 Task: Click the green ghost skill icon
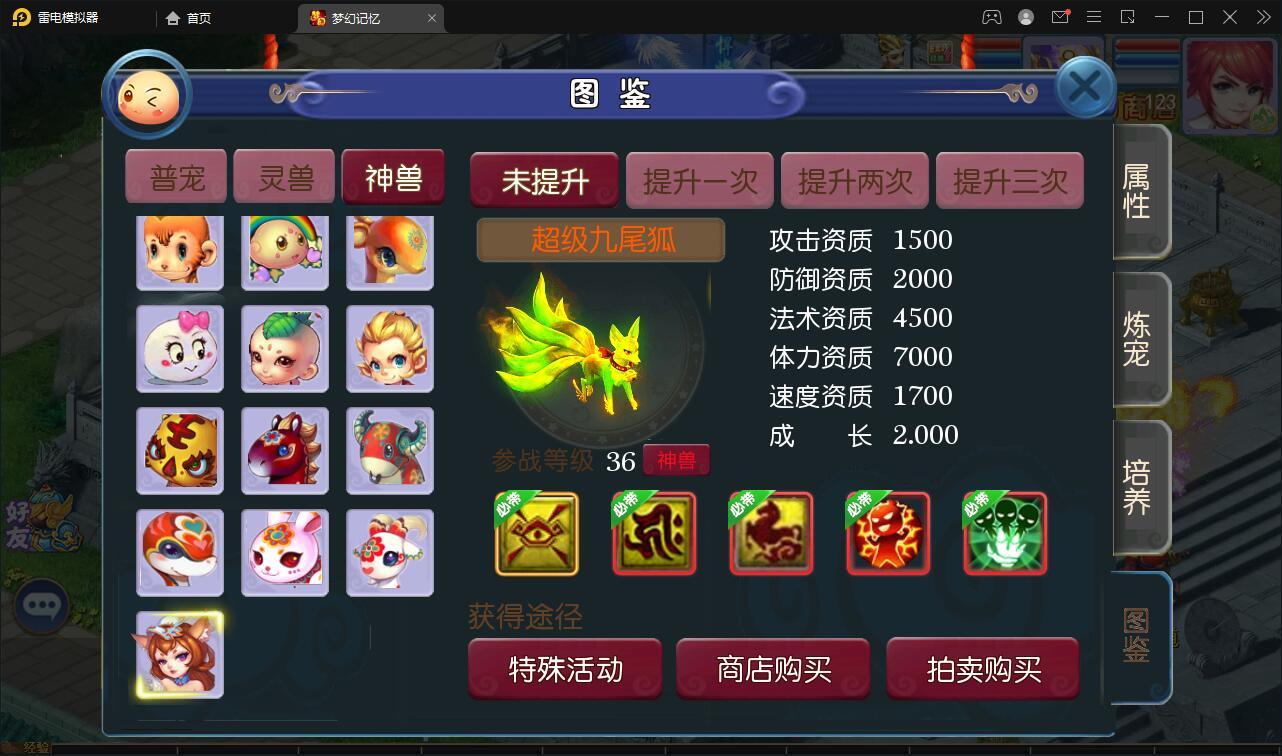tap(1004, 534)
